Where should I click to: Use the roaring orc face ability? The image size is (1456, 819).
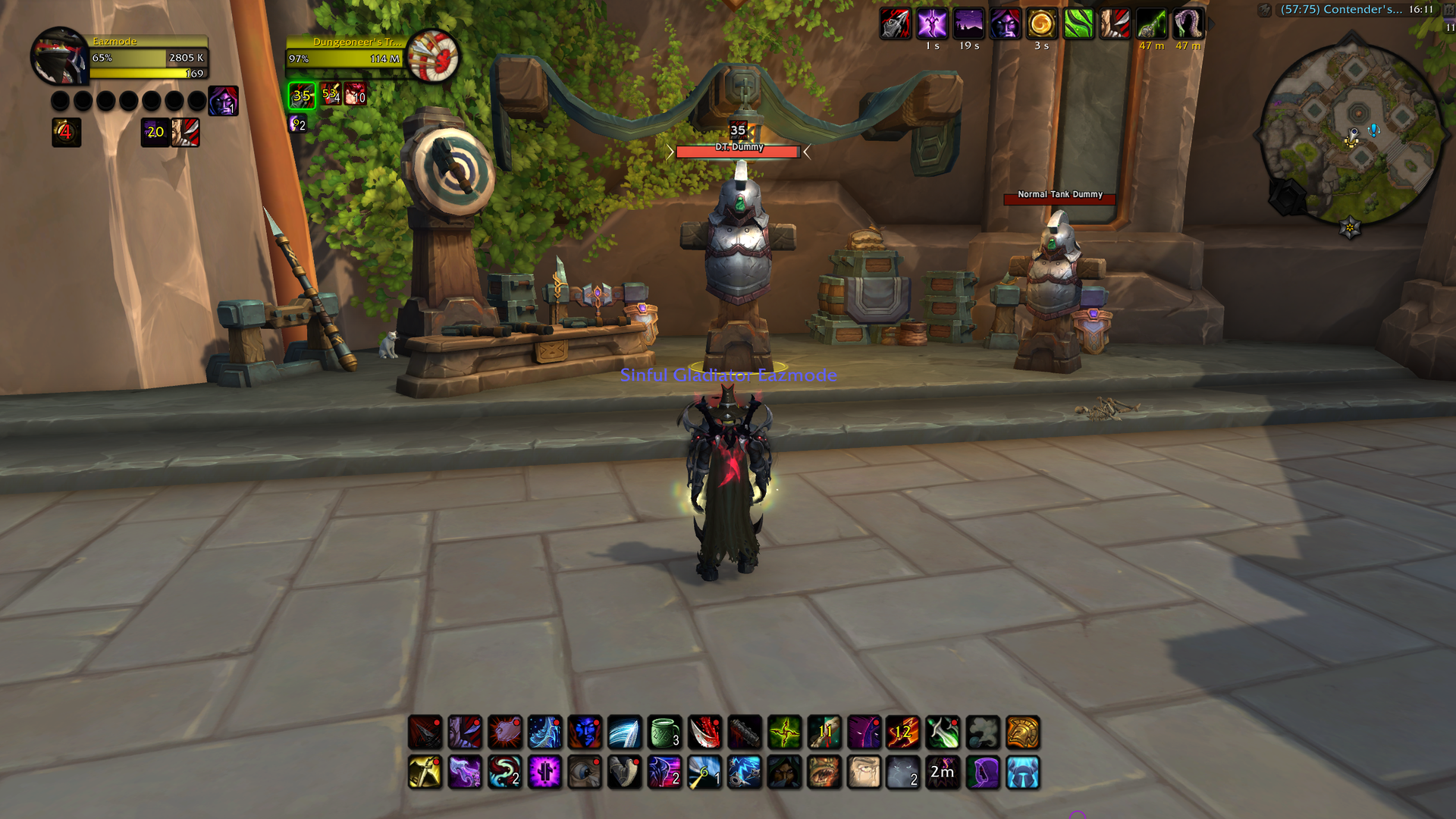click(x=824, y=773)
